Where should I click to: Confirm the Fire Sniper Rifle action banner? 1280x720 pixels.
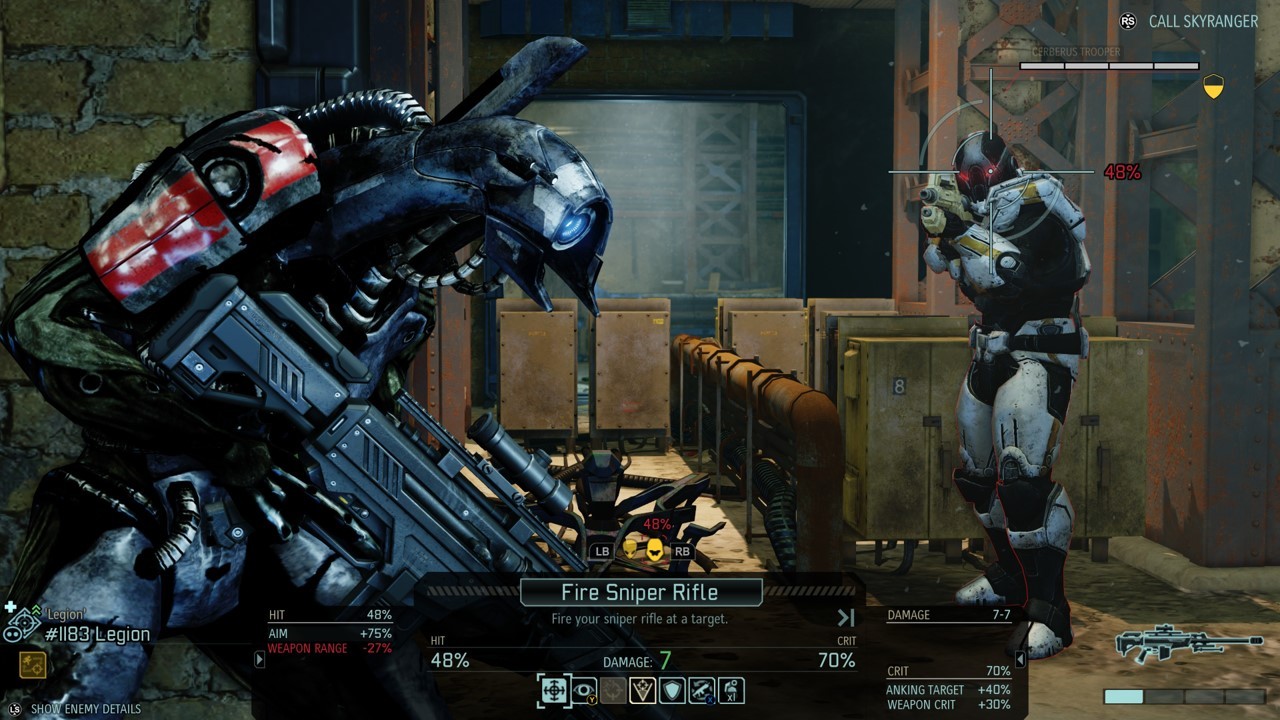[641, 592]
